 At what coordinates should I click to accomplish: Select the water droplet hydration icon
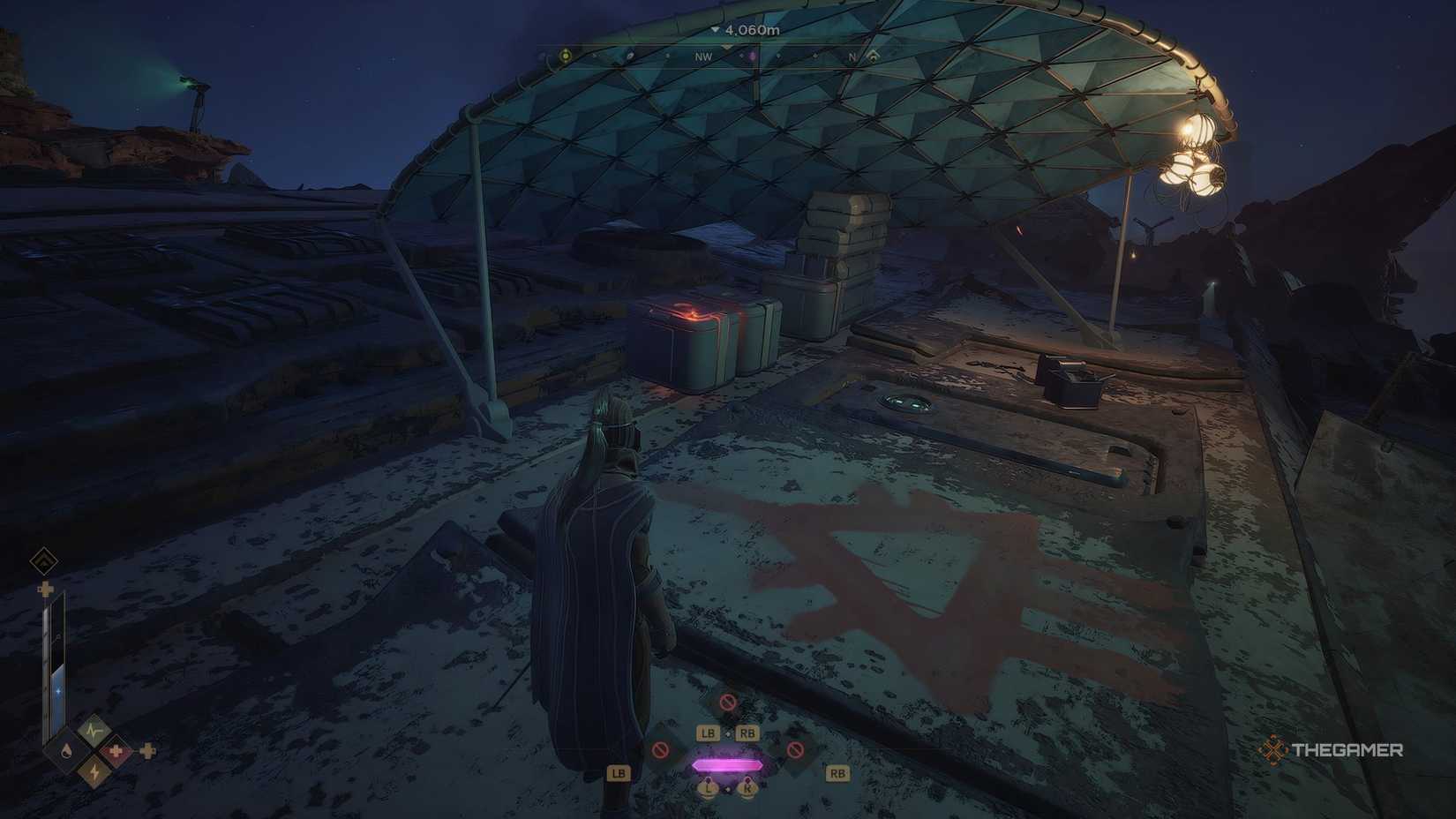pos(67,751)
